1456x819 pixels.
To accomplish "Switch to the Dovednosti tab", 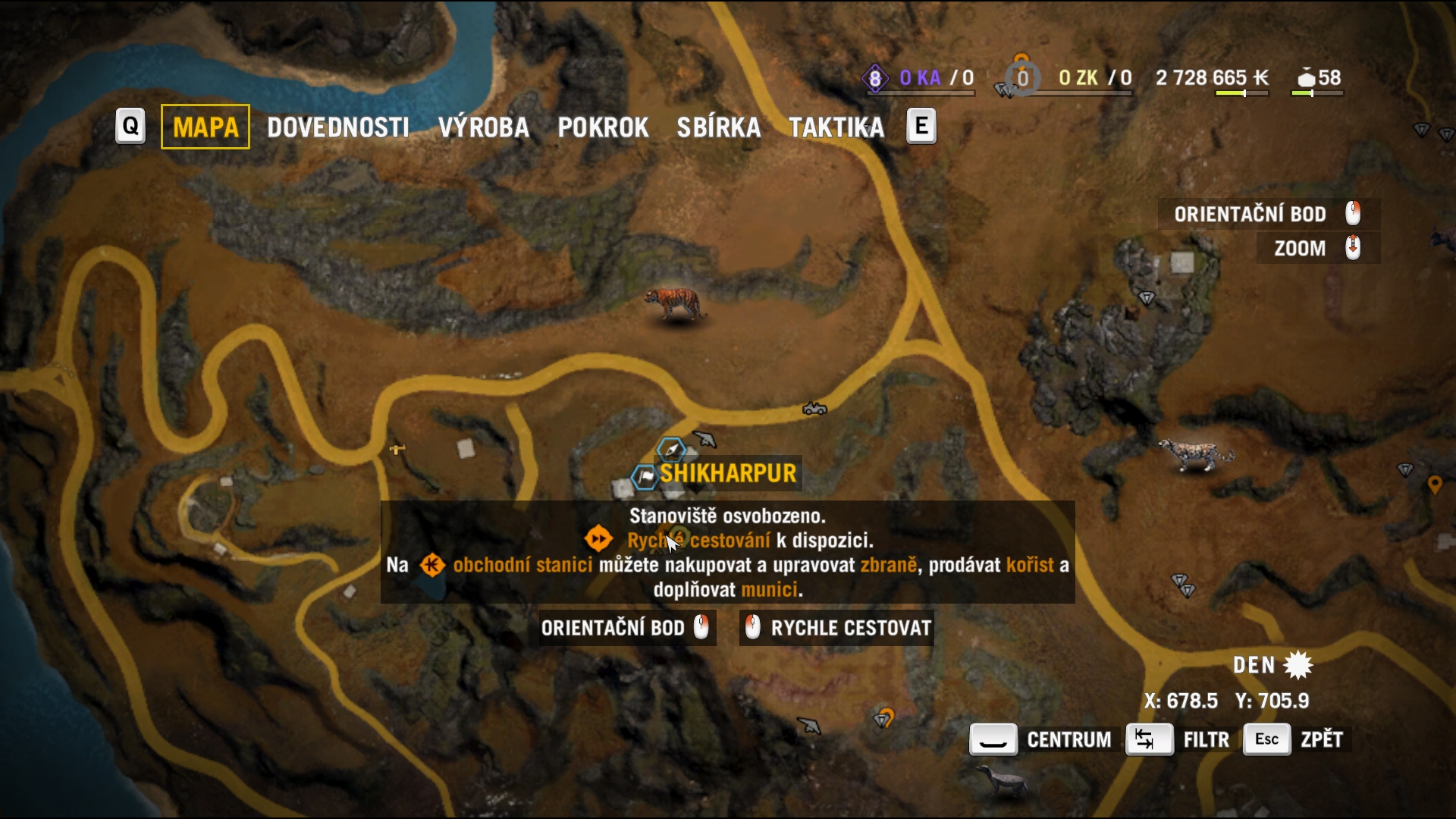I will point(337,127).
